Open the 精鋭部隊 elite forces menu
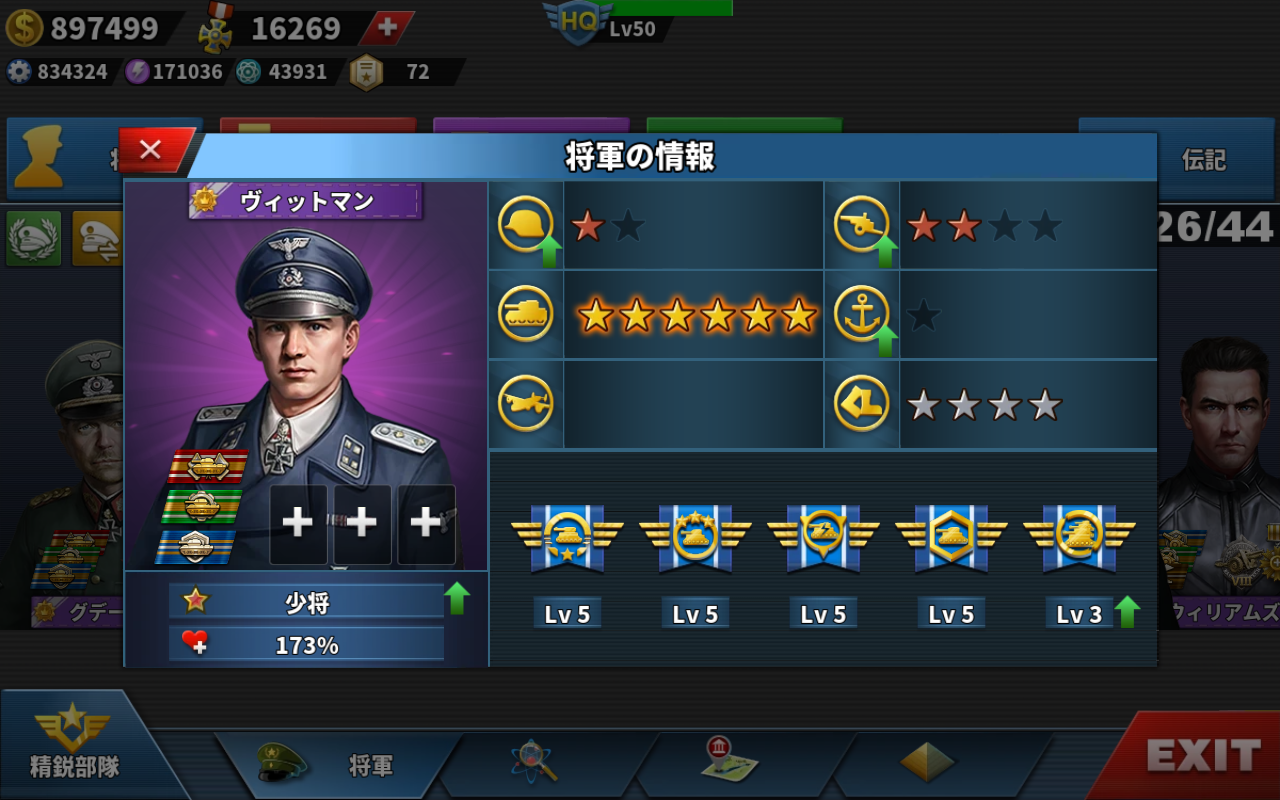The width and height of the screenshot is (1280, 800). pos(75,745)
